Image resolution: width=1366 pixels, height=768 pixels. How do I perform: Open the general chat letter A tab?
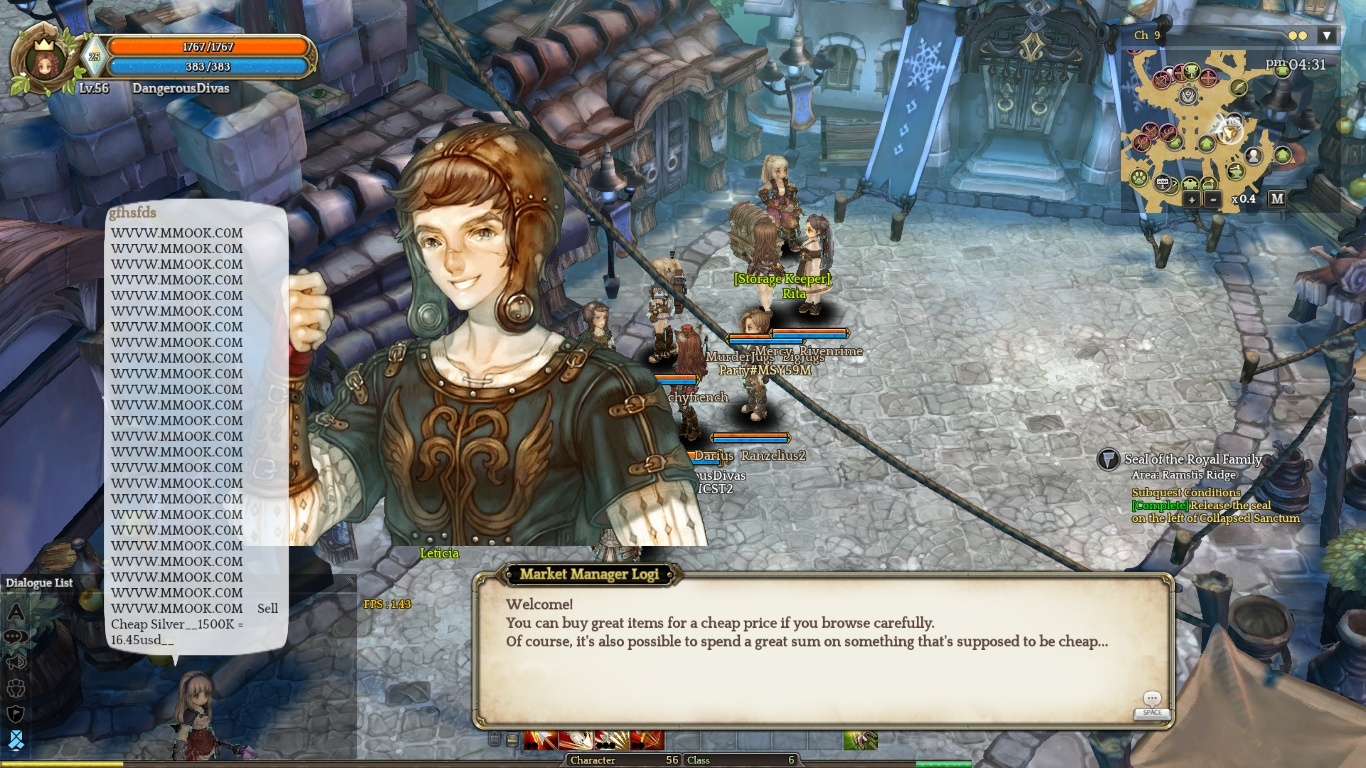pos(16,611)
